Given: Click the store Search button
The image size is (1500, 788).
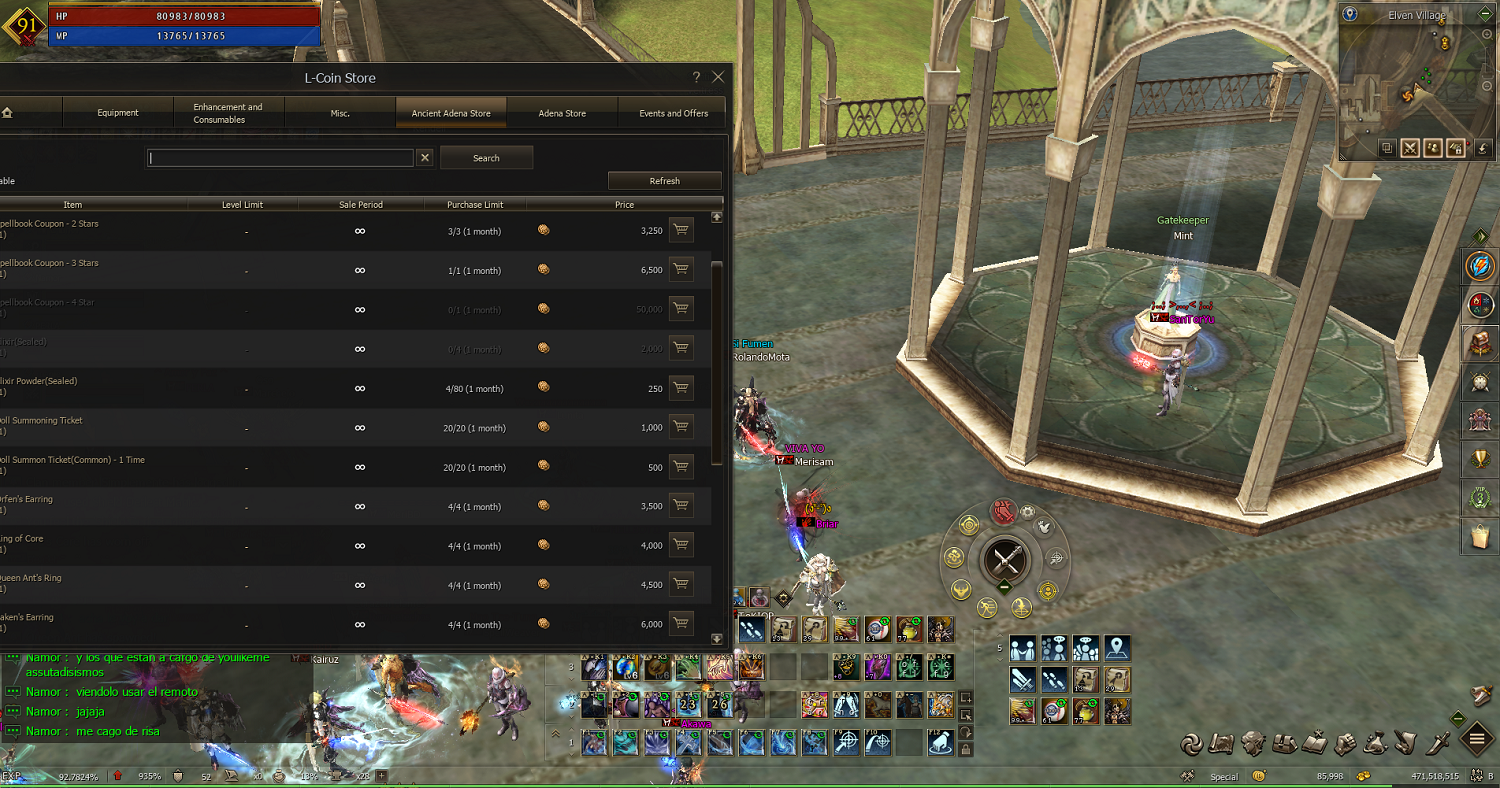Looking at the screenshot, I should 486,158.
